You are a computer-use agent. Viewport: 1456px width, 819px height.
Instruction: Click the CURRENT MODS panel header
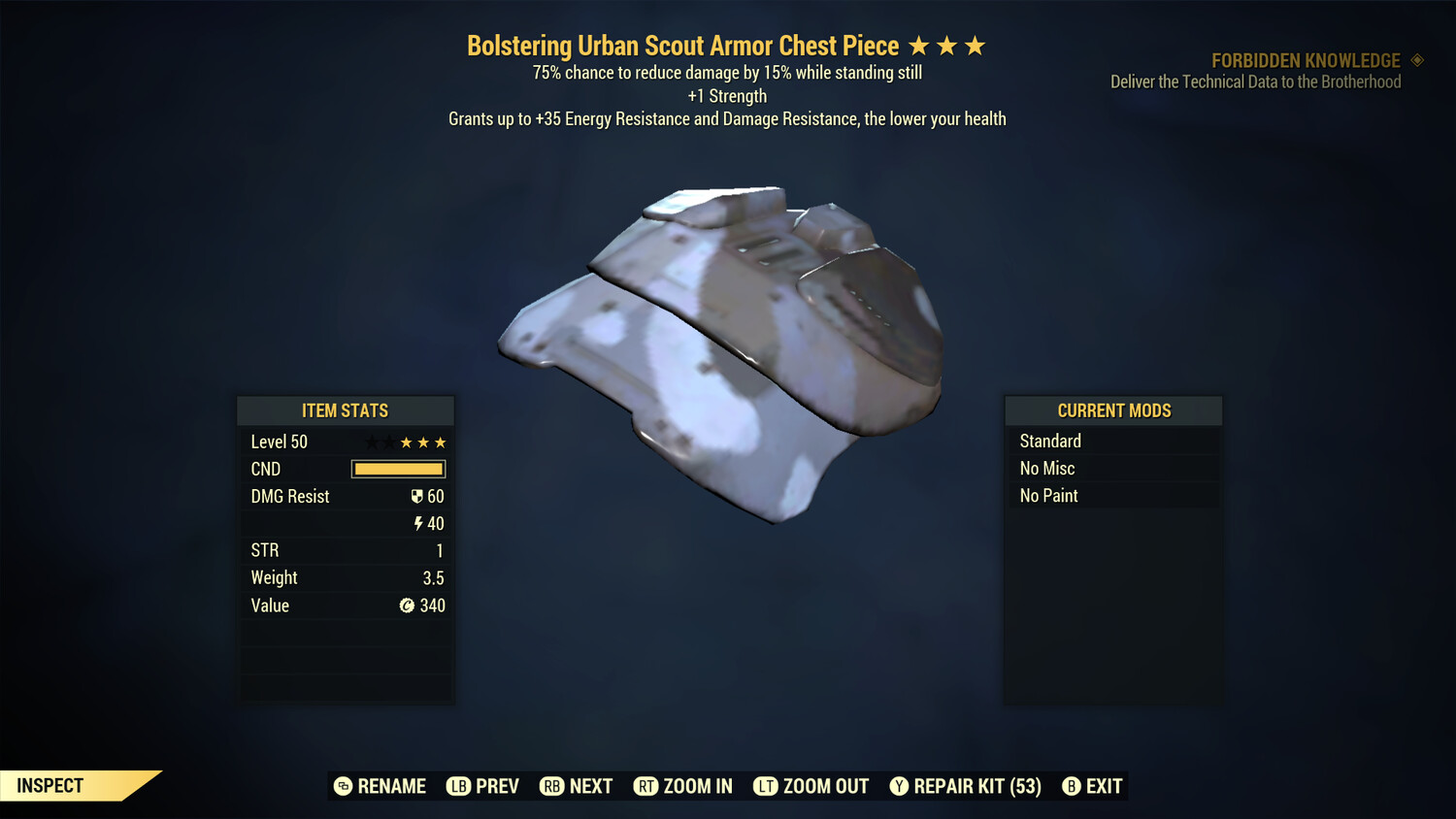1113,409
